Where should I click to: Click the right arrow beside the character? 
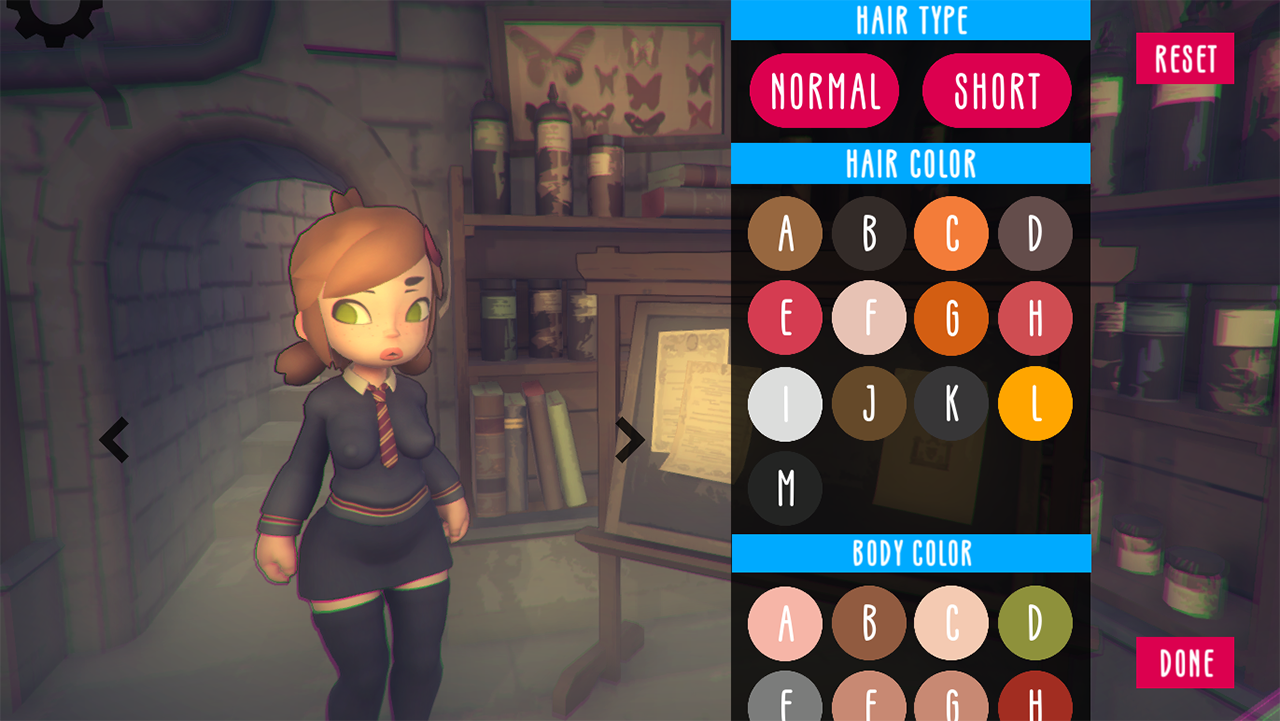[x=629, y=439]
